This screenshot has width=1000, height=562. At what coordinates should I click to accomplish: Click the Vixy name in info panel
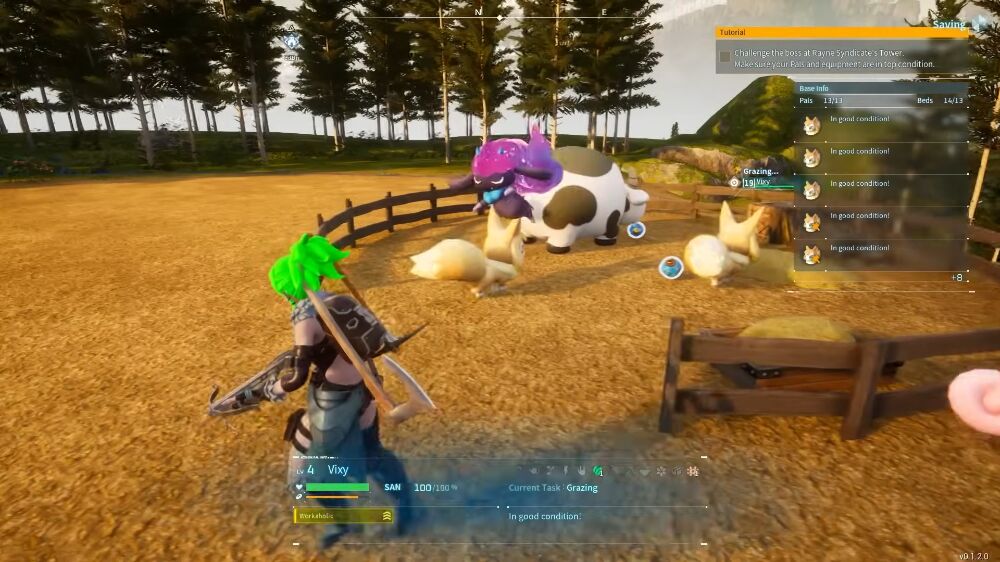pos(338,469)
